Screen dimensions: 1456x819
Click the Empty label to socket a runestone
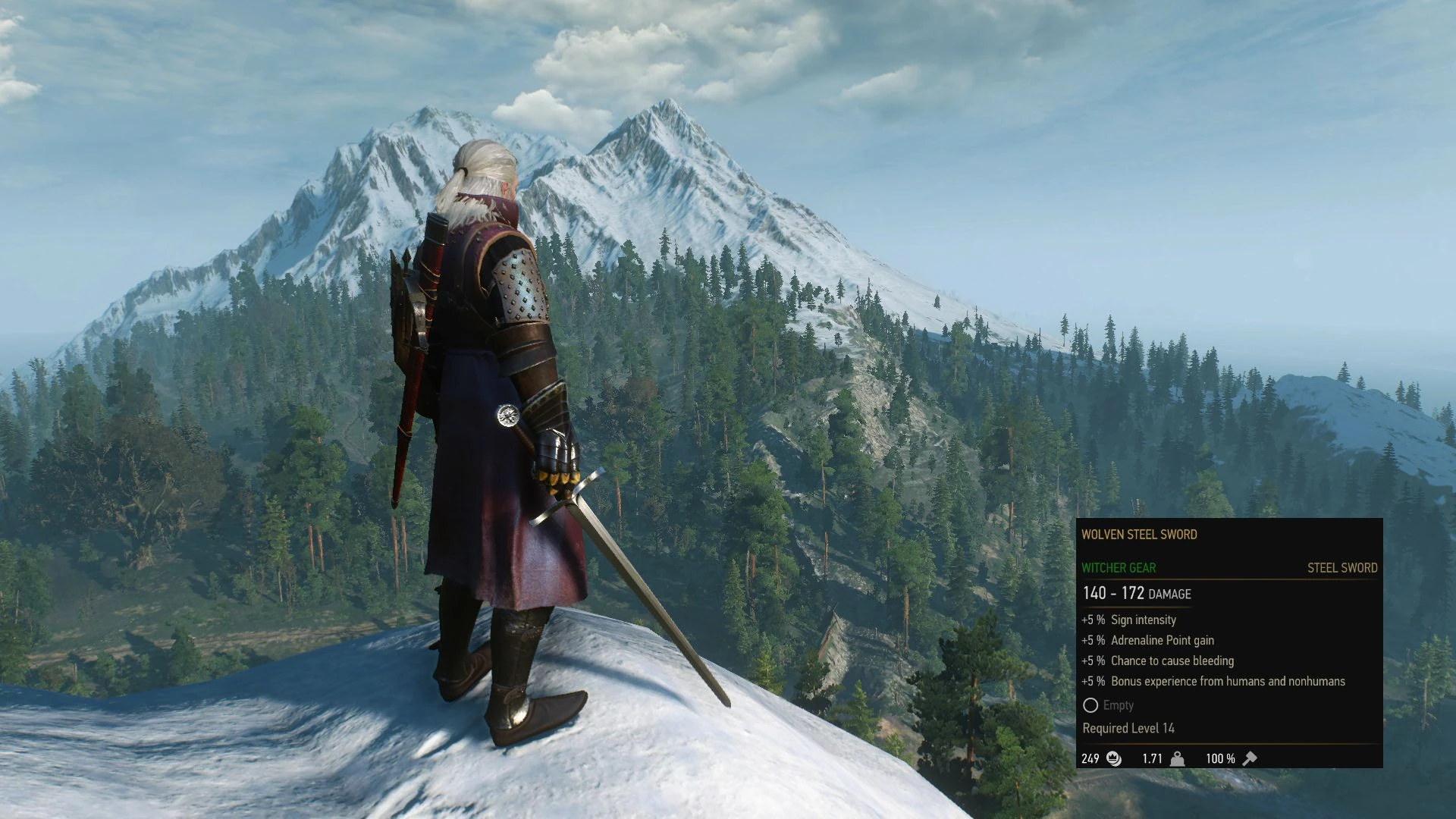(x=1119, y=706)
